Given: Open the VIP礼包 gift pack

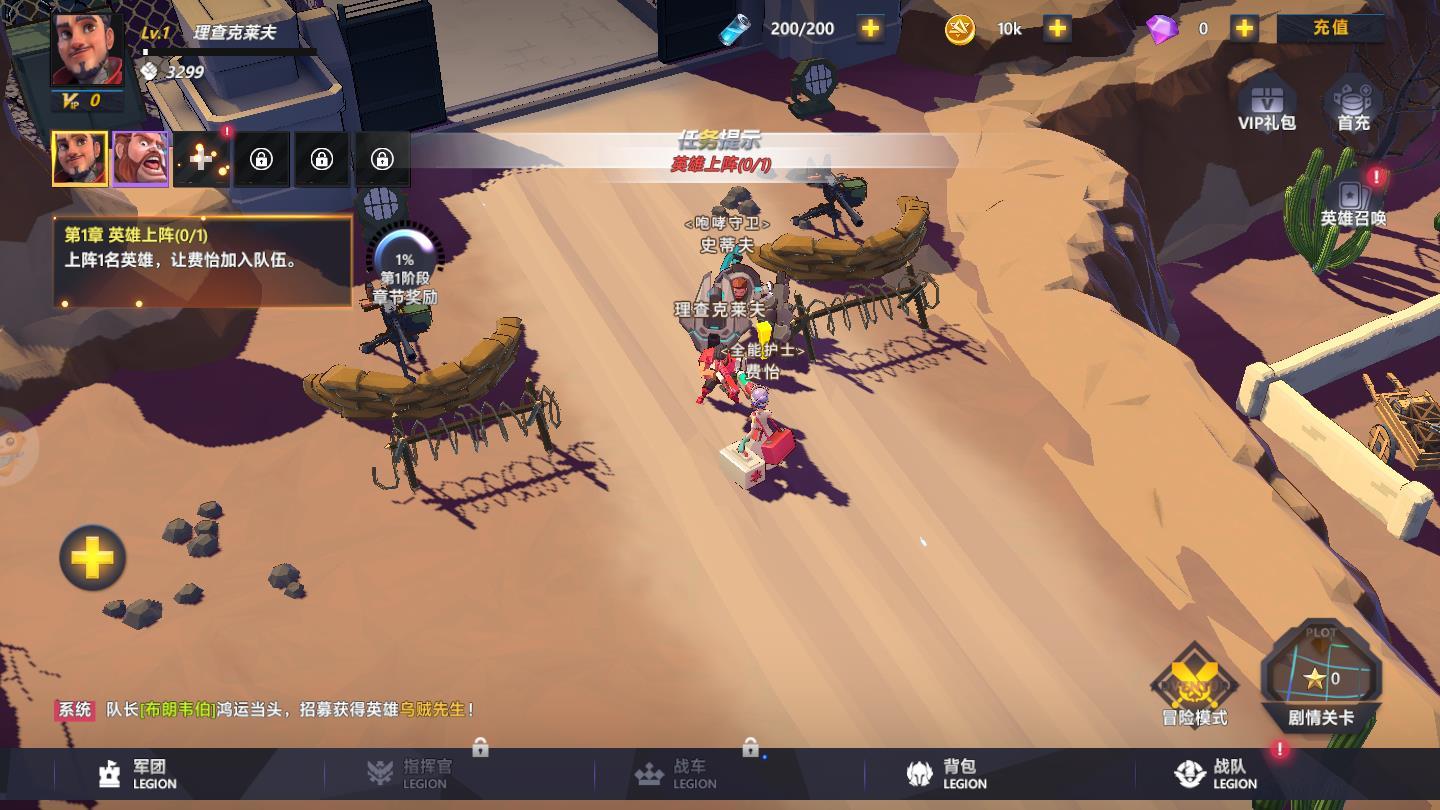Looking at the screenshot, I should [1267, 106].
